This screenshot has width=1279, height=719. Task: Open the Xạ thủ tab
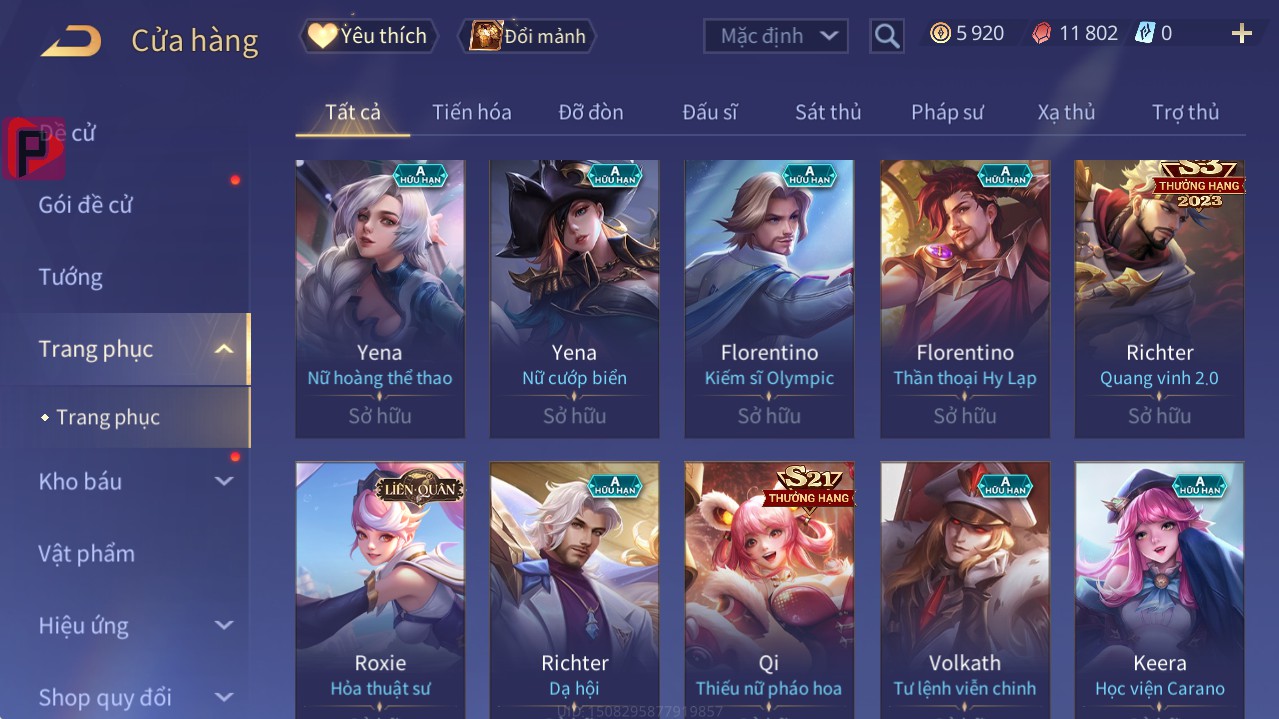click(1066, 112)
